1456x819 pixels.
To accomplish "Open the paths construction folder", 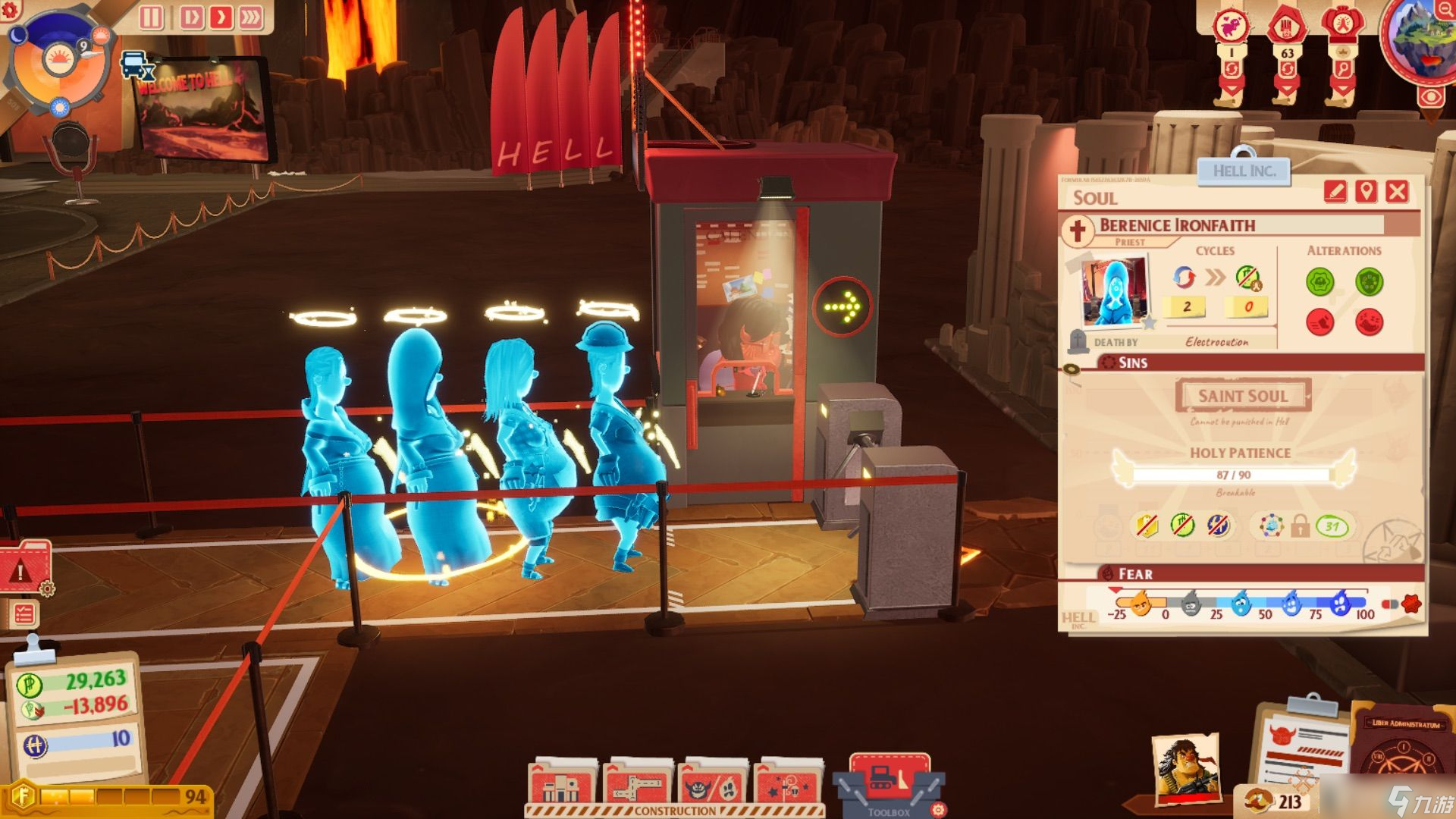I will 637,785.
